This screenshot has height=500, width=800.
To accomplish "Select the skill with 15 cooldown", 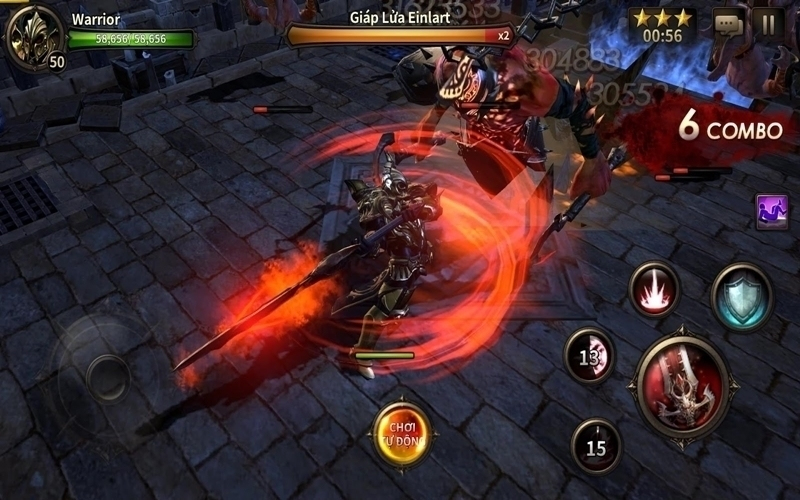I will [x=596, y=446].
